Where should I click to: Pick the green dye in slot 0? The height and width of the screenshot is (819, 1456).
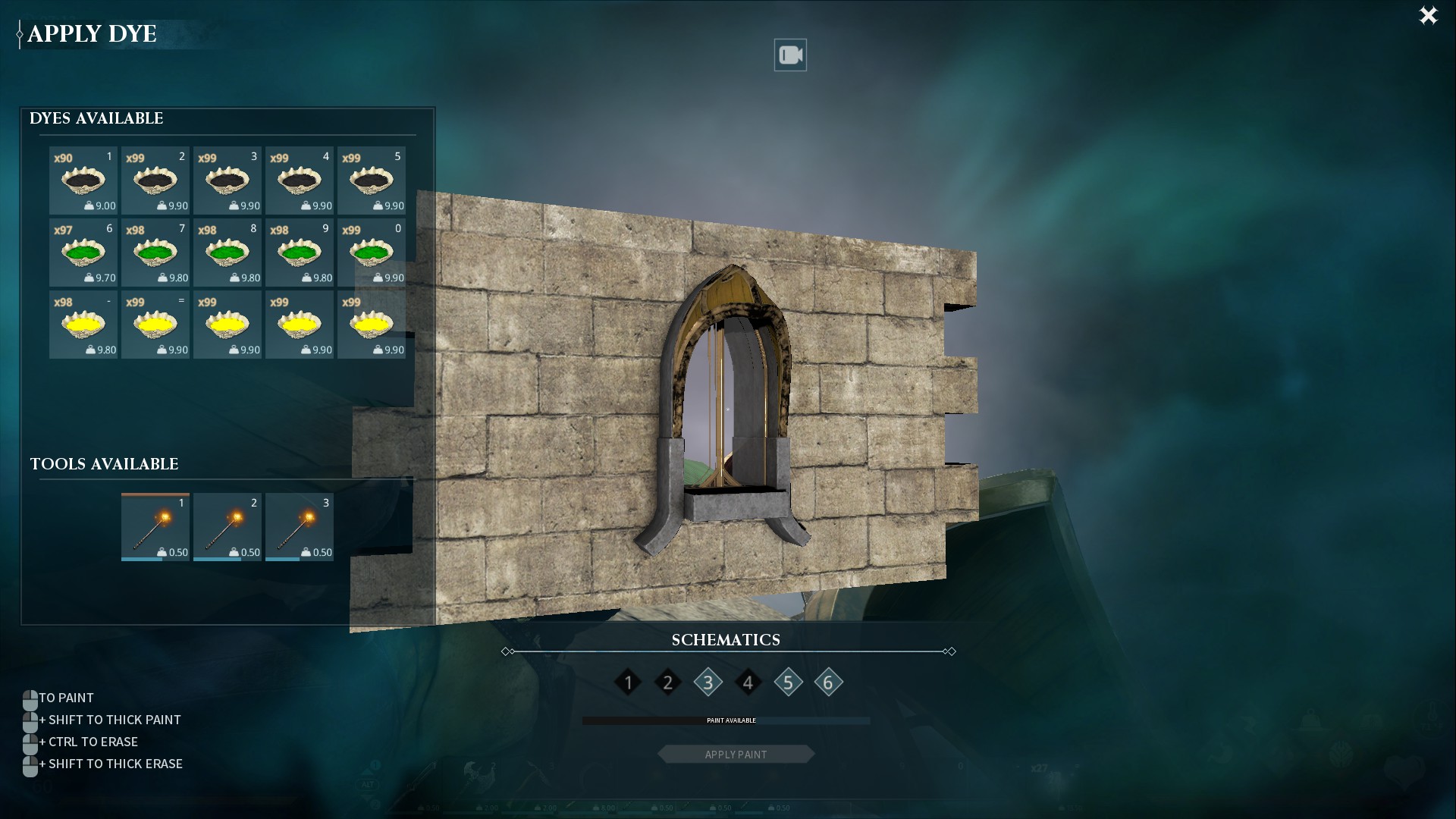click(x=372, y=253)
